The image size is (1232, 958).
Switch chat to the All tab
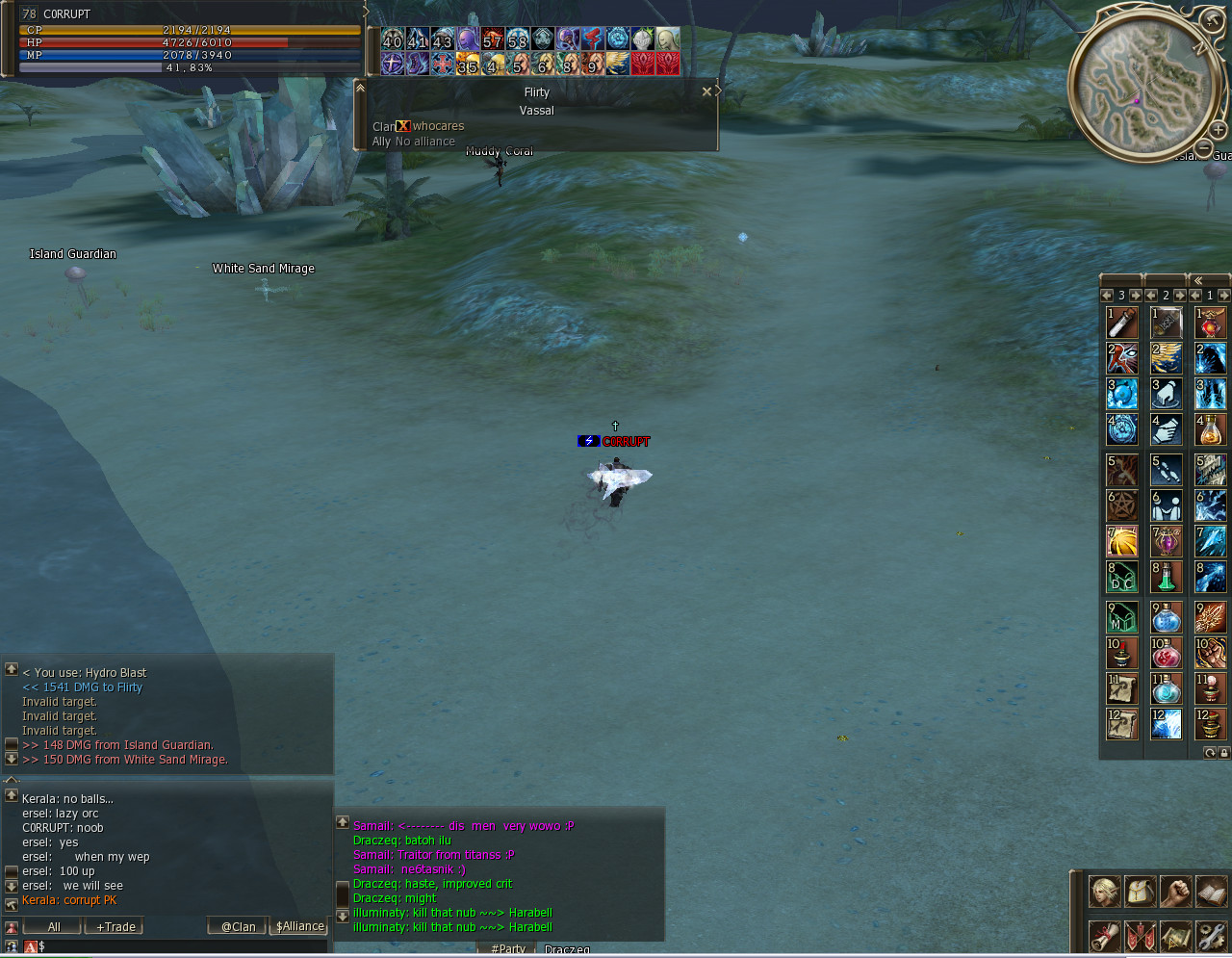tap(54, 926)
